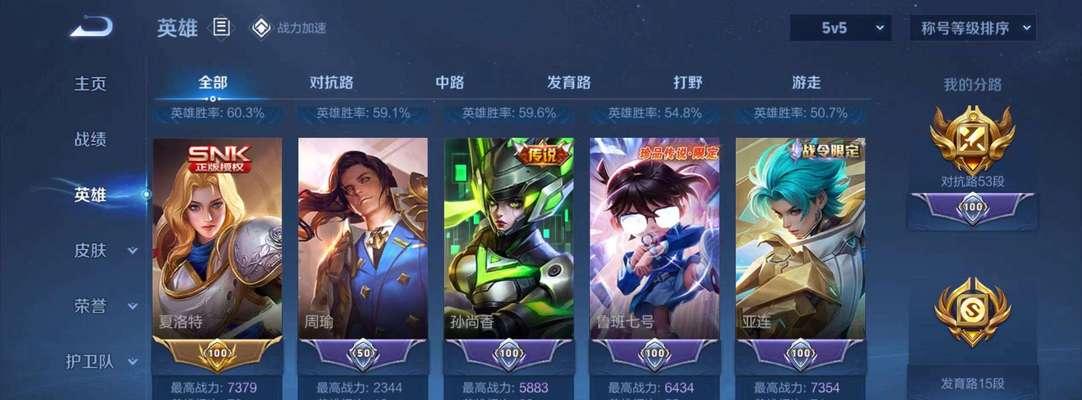Open the 5v5 mode dropdown
Image resolution: width=1082 pixels, height=400 pixels.
pos(840,28)
